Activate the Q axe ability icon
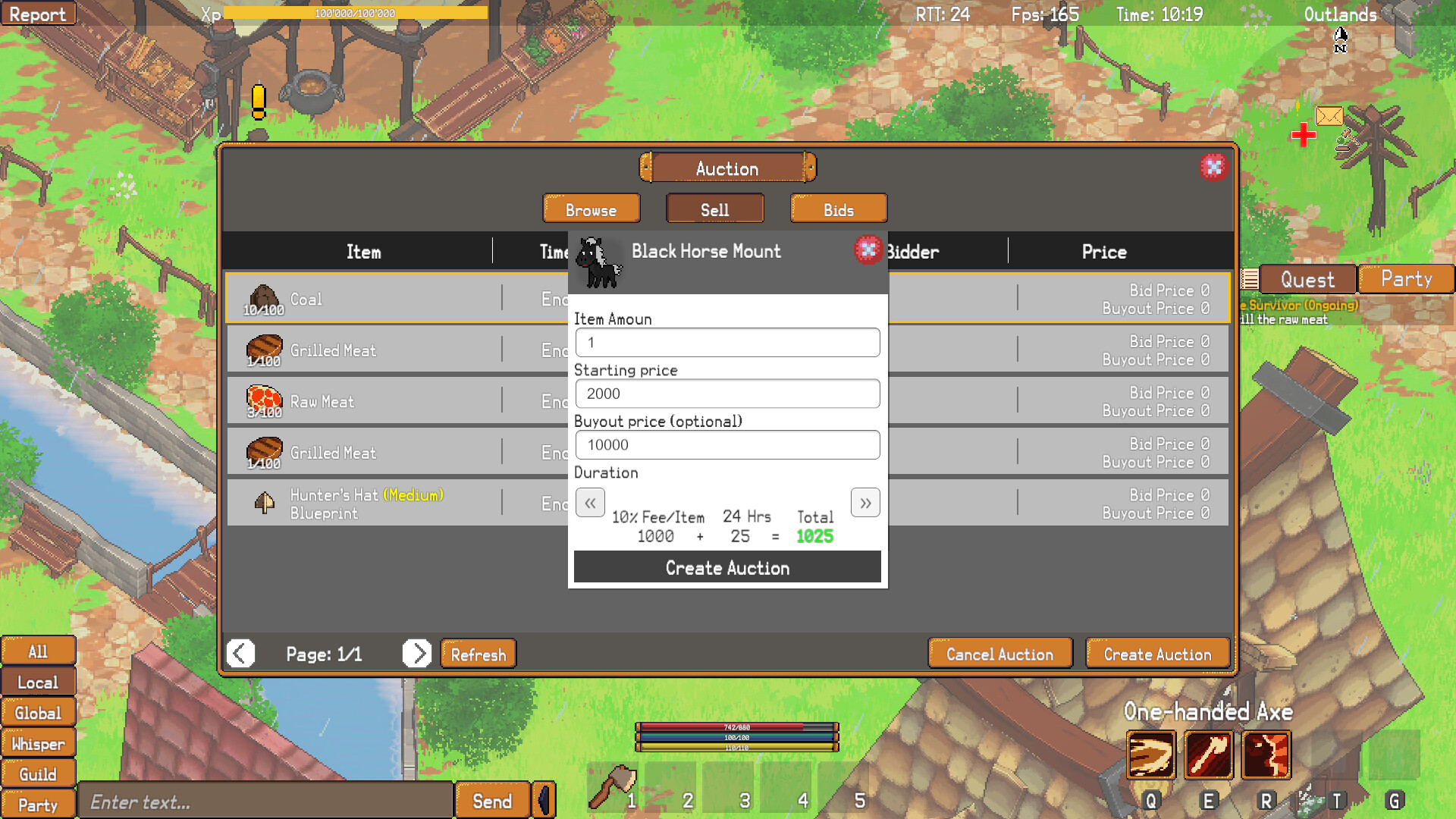1456x819 pixels. coord(1150,755)
